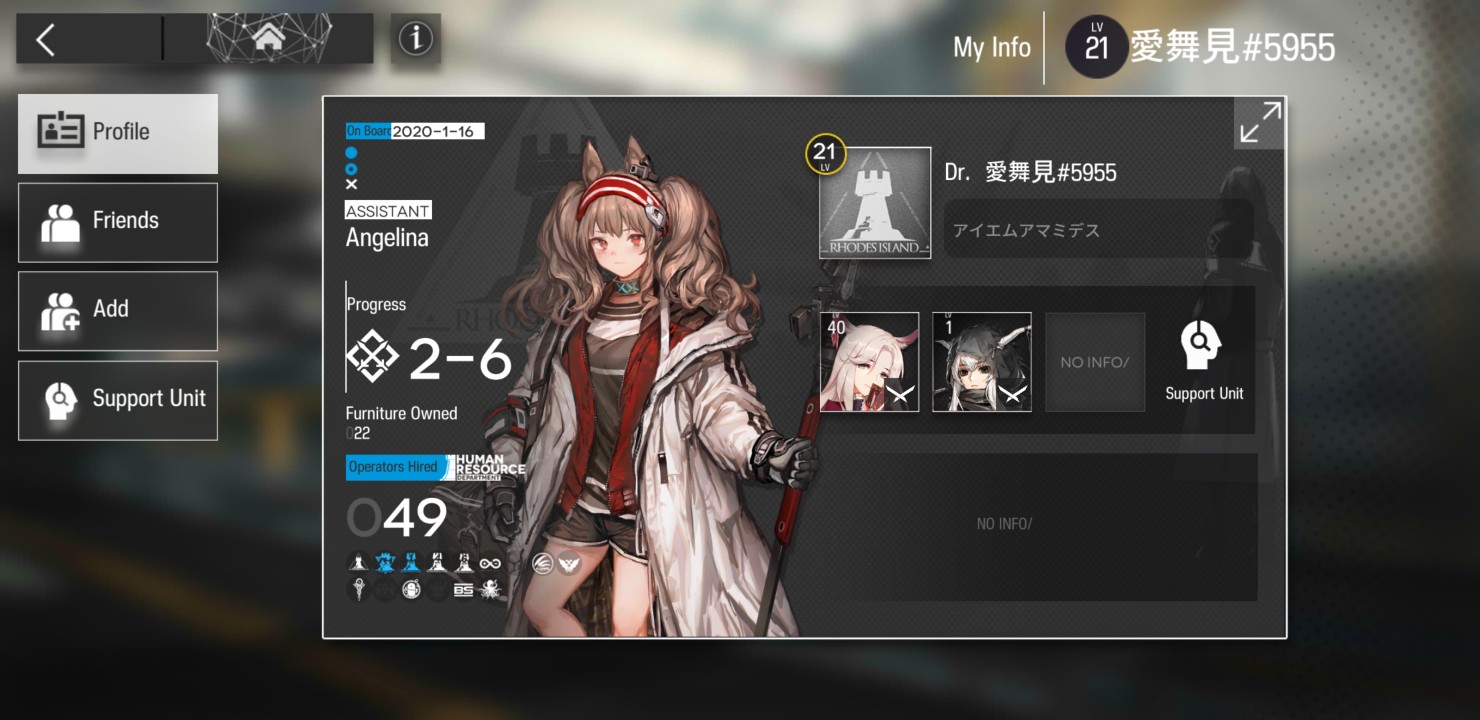Go back with the arrow button
This screenshot has width=1480, height=720.
[x=46, y=40]
